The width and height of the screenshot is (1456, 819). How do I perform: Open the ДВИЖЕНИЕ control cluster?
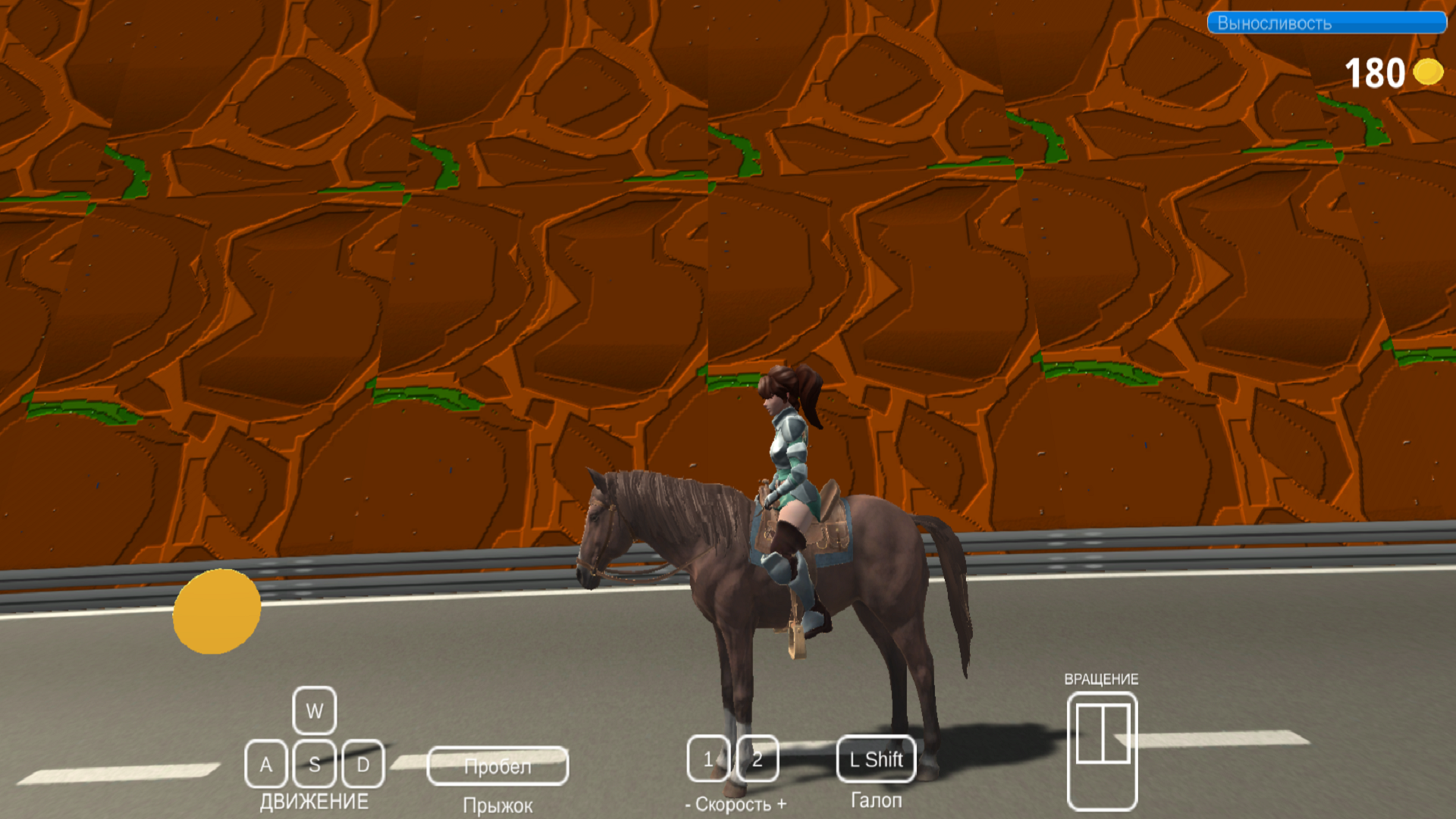click(x=315, y=800)
